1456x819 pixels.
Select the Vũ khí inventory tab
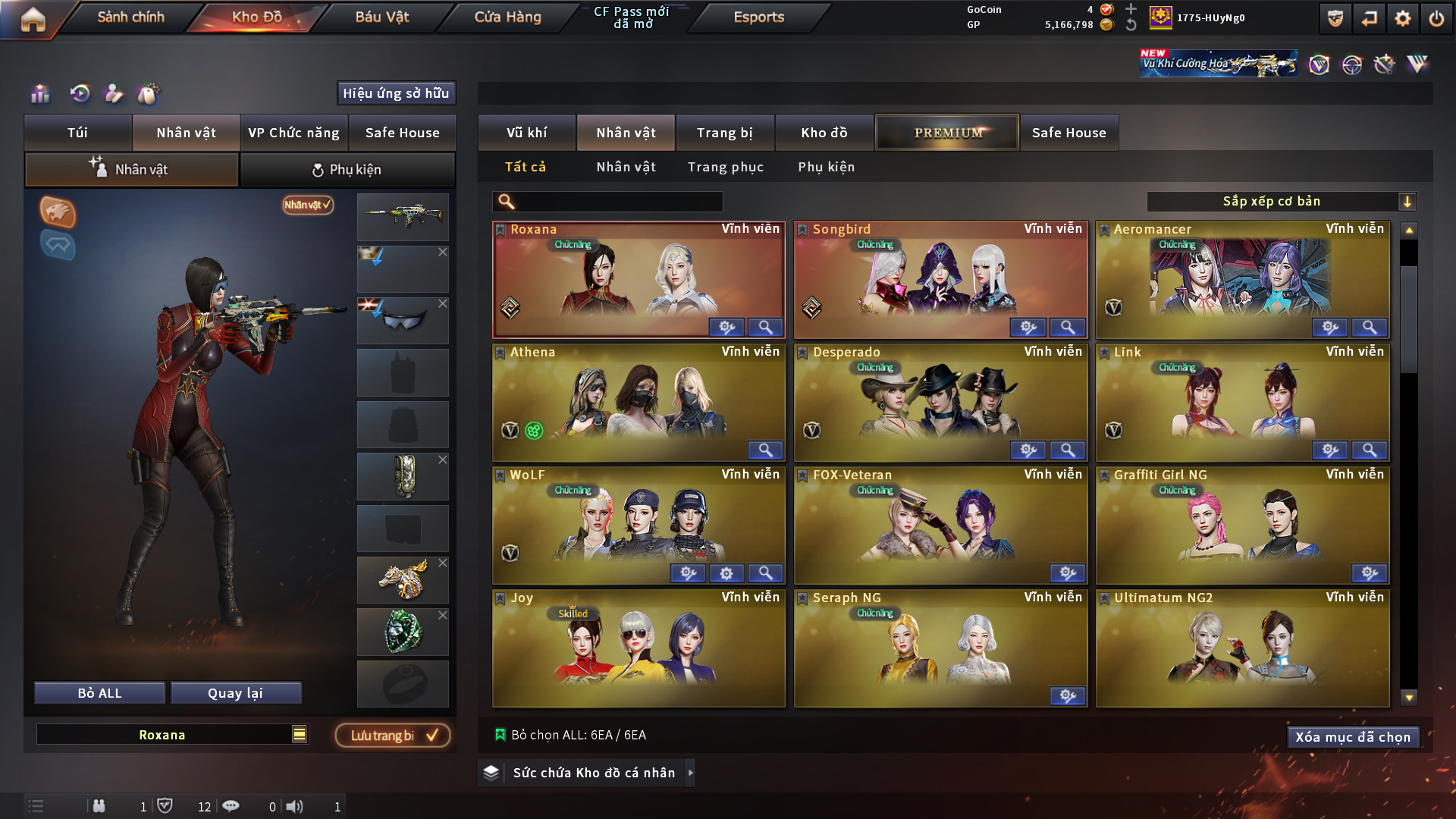(526, 133)
